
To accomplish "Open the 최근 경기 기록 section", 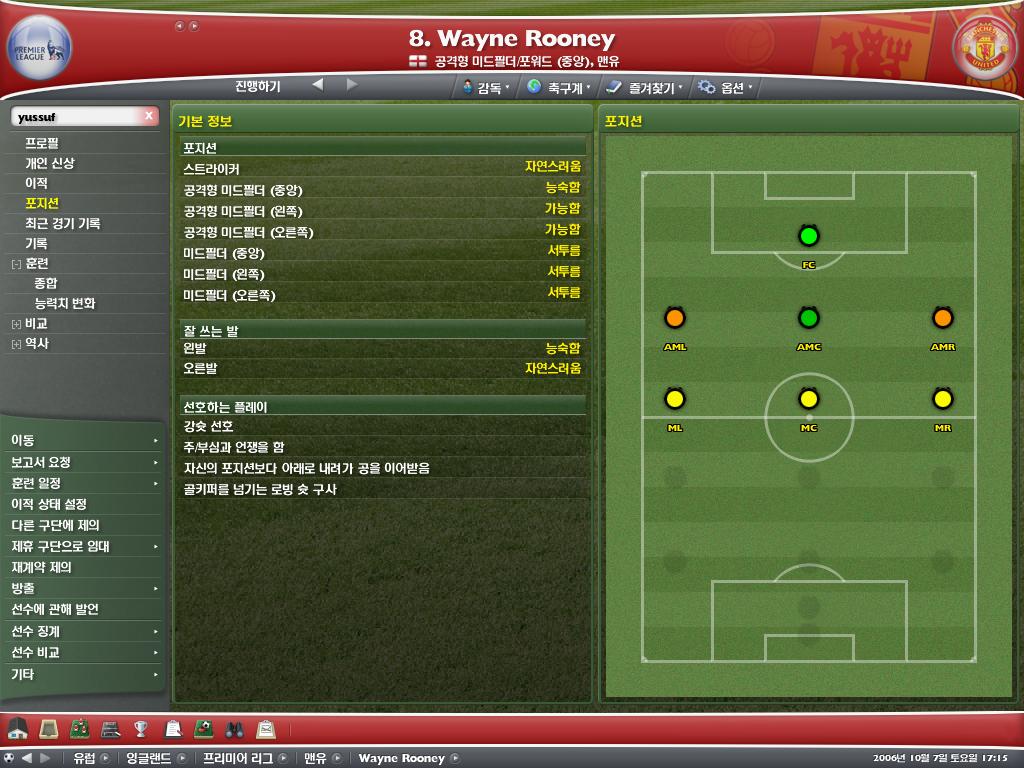I will (62, 223).
